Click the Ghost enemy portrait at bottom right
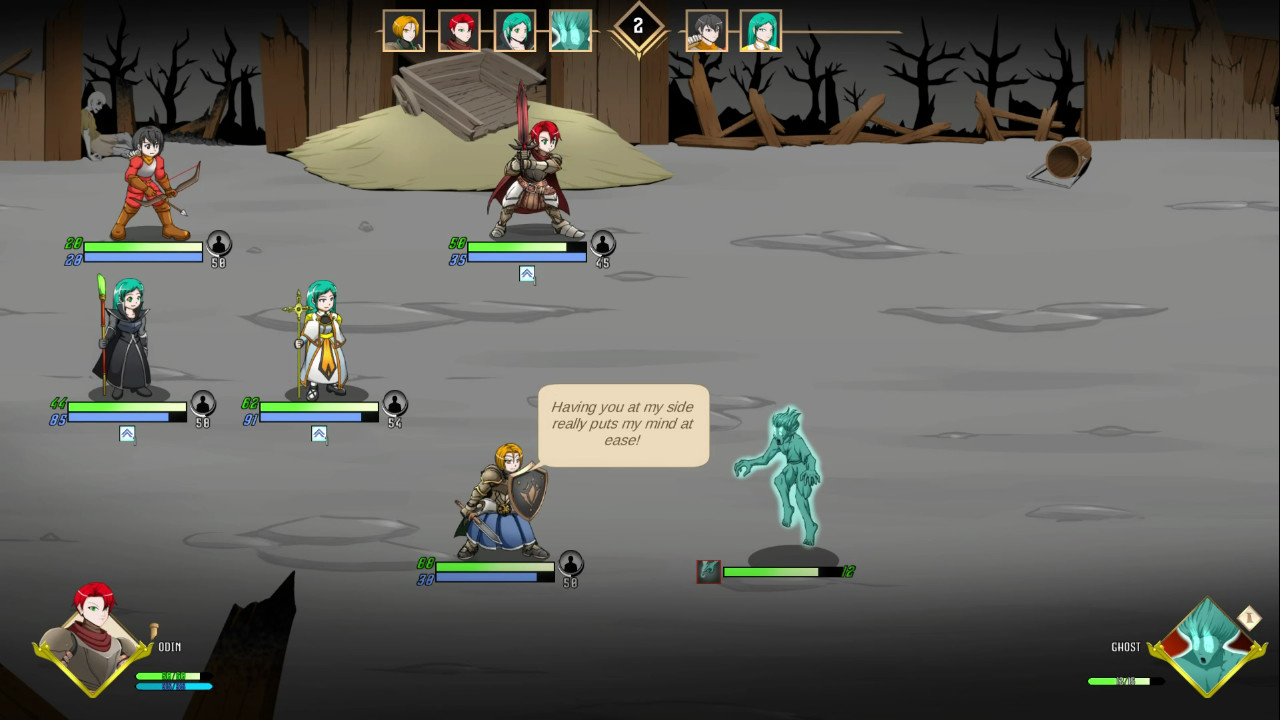This screenshot has width=1280, height=720. [x=1205, y=645]
